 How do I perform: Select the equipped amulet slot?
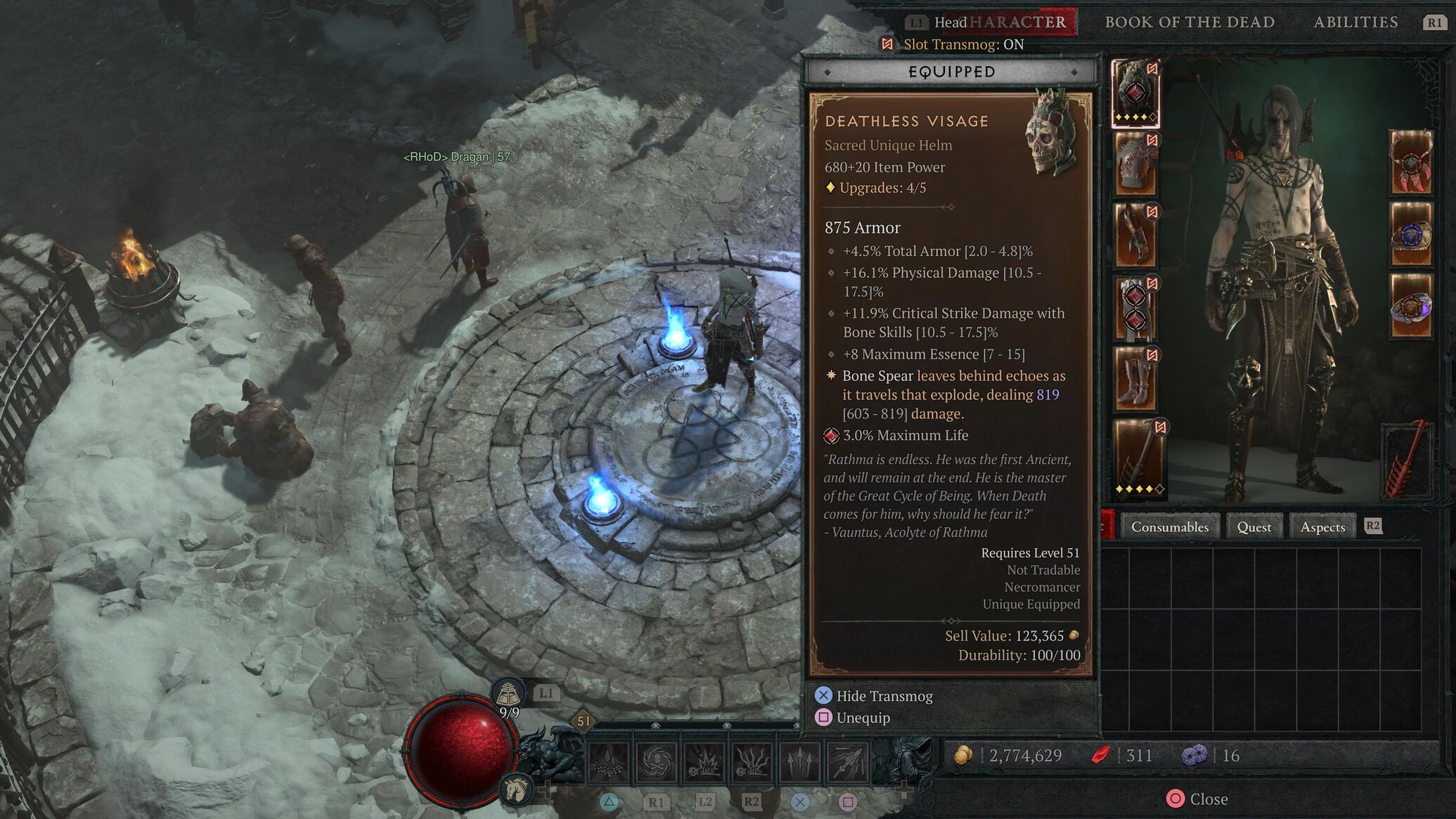click(x=1410, y=163)
